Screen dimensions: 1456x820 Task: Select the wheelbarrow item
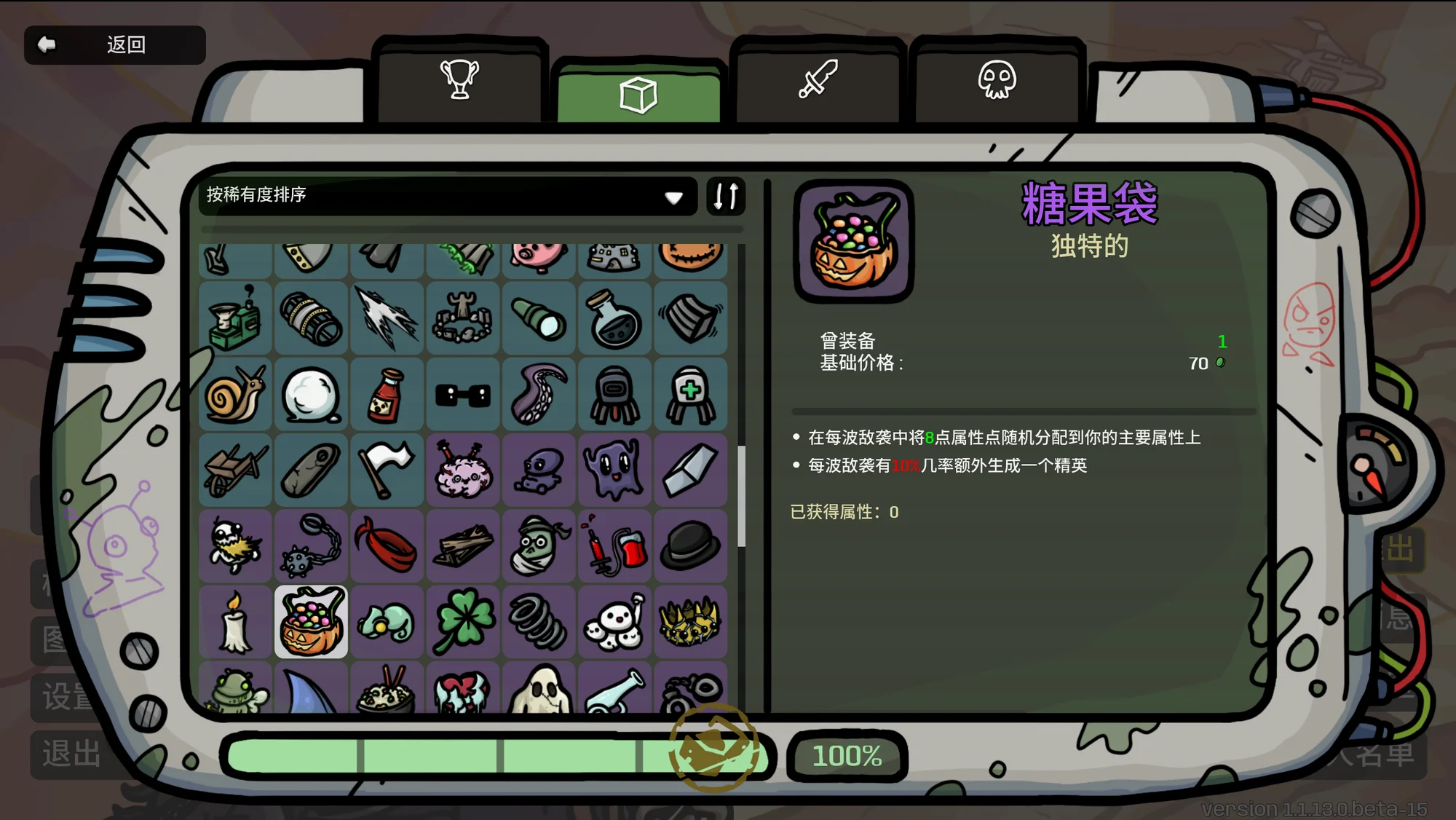235,470
